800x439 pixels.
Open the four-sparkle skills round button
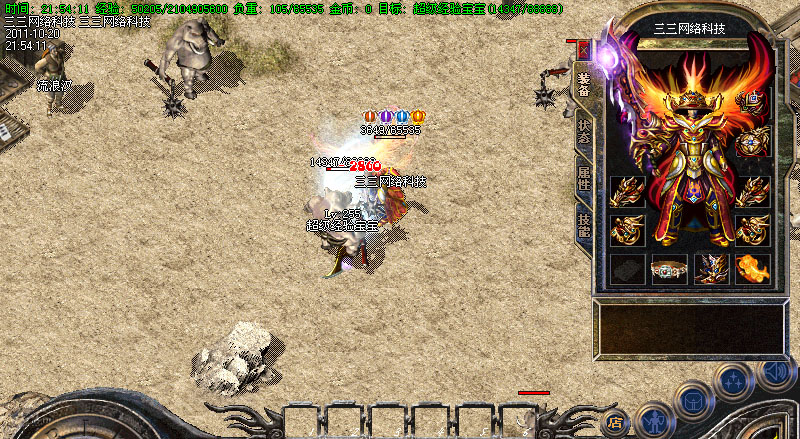tap(733, 381)
